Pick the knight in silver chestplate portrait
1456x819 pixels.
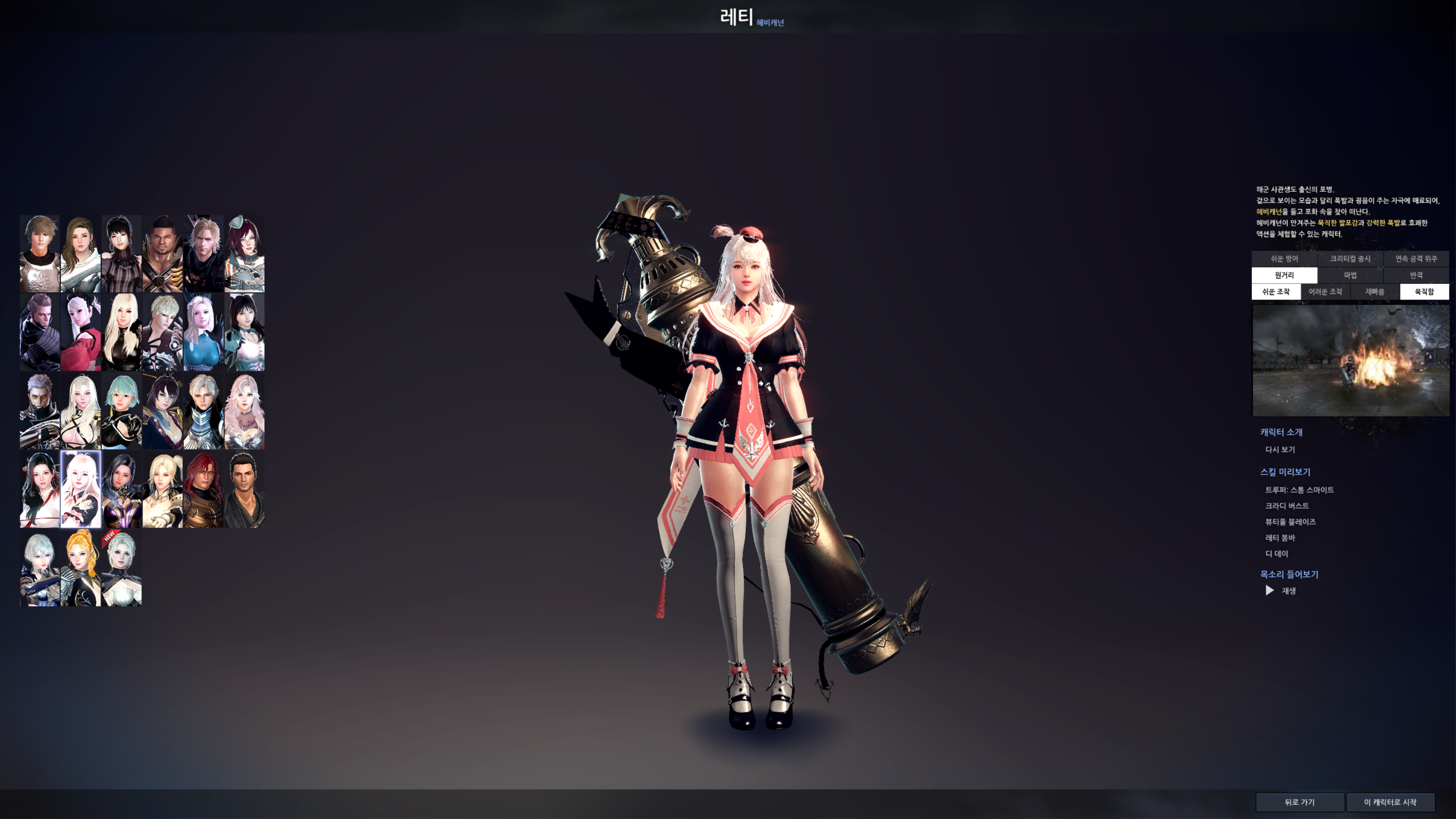(39, 254)
